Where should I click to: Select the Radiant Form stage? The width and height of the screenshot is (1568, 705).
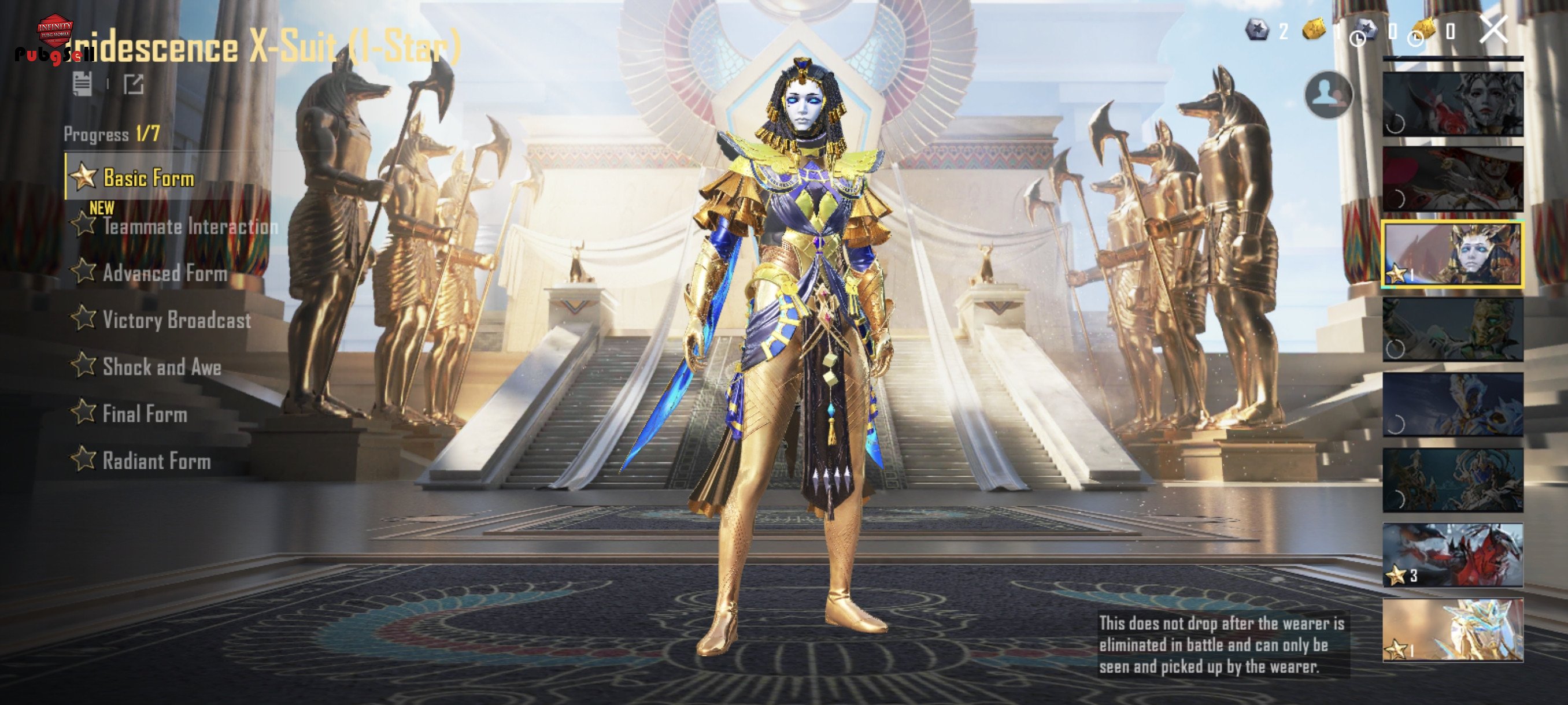[156, 461]
